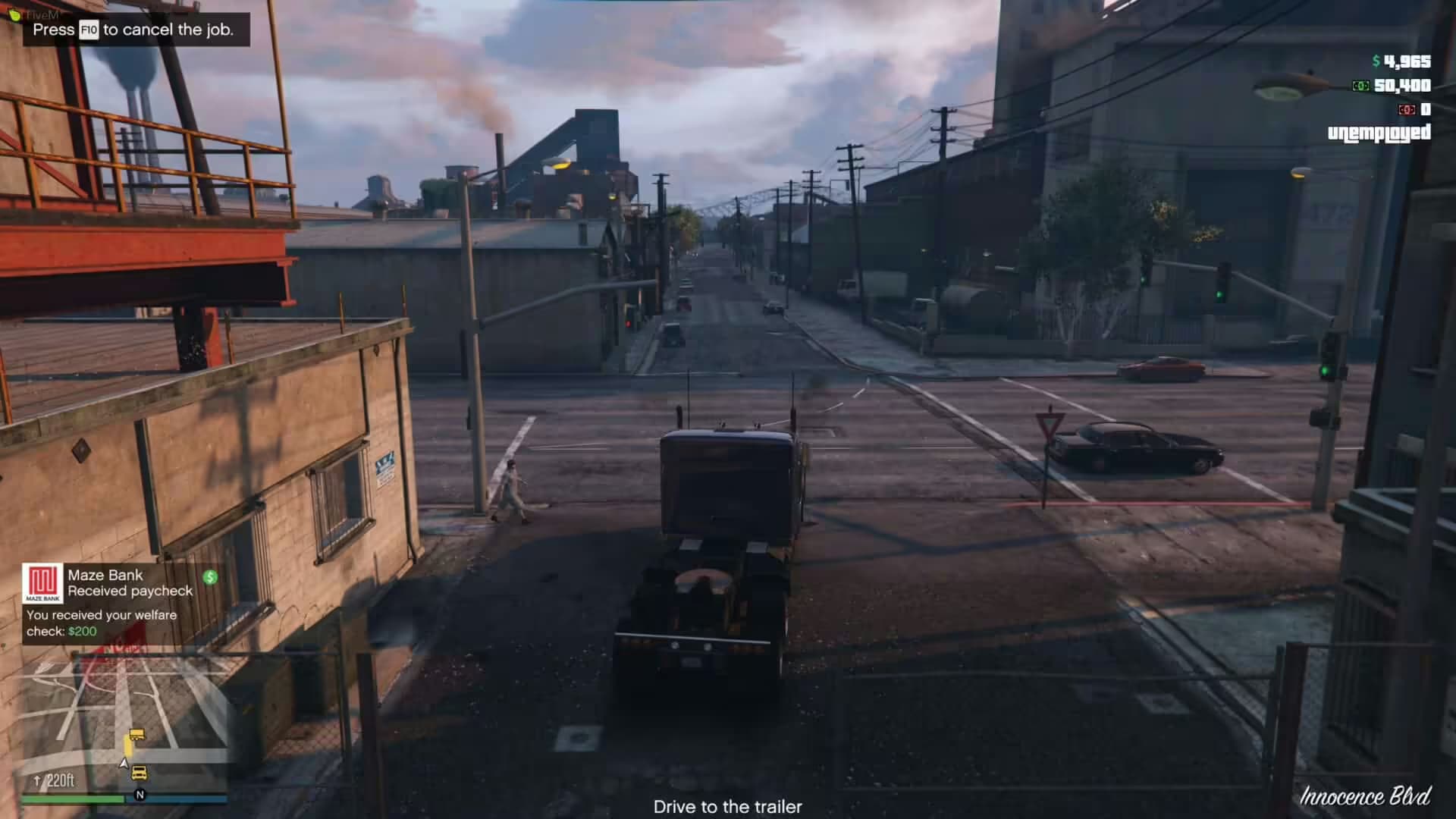1456x819 pixels.
Task: Select the yellow truck blip on the minimap
Action: click(139, 773)
